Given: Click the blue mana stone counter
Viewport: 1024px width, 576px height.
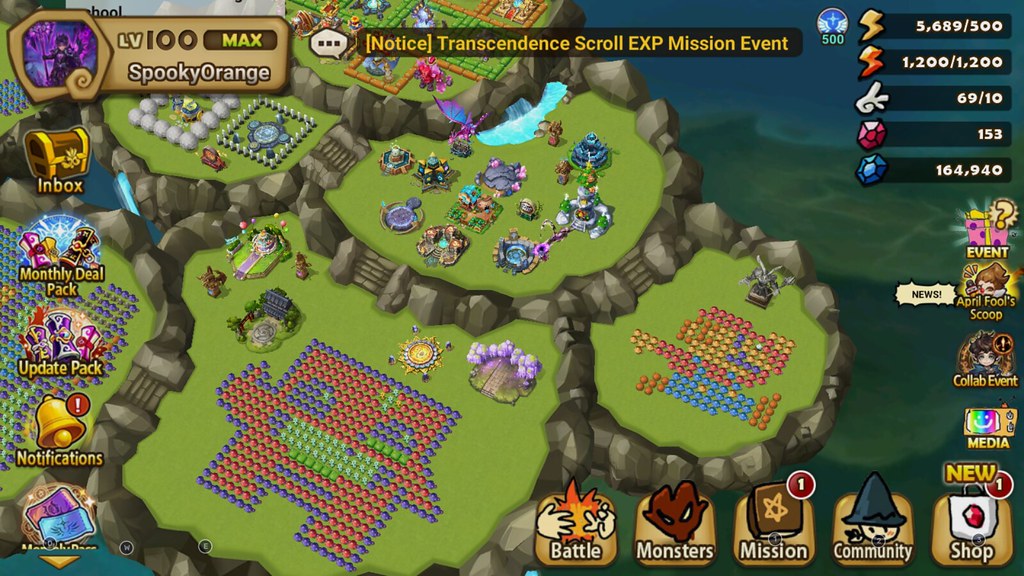Looking at the screenshot, I should 934,170.
